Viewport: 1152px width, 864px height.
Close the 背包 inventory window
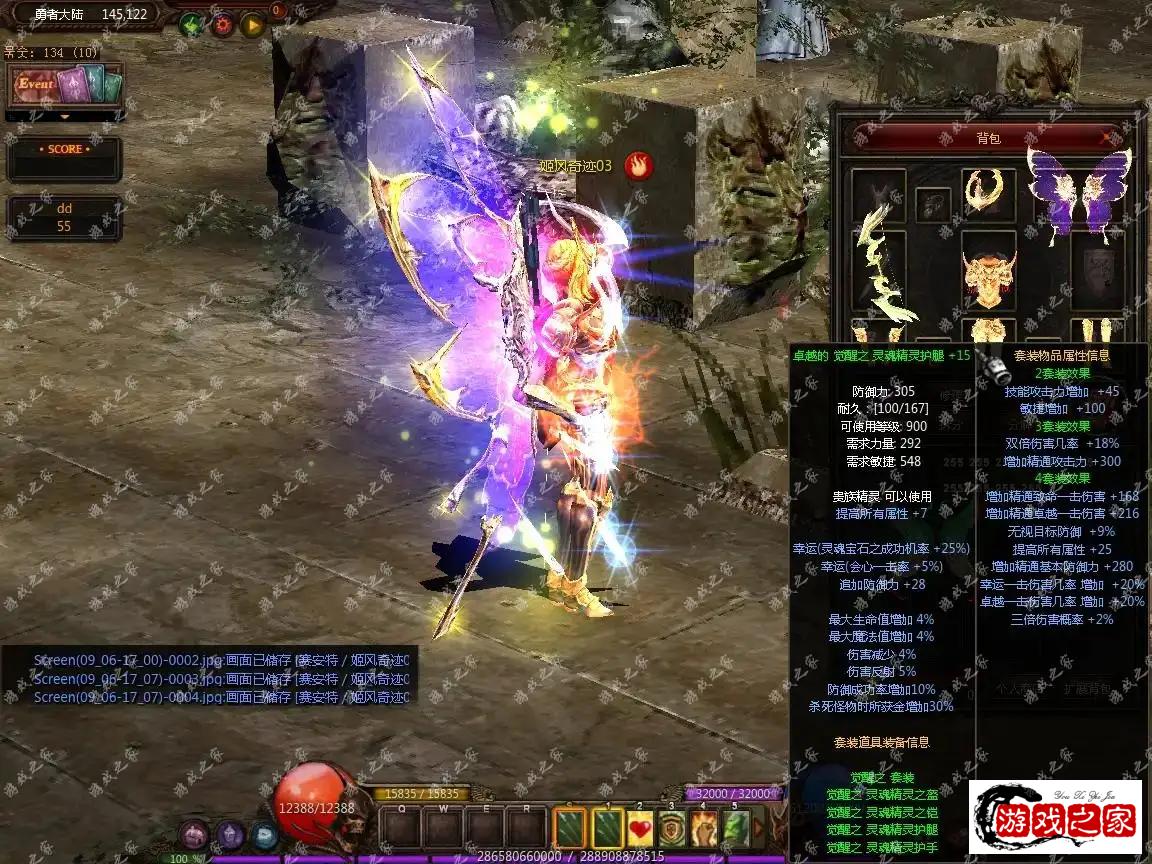(1106, 137)
